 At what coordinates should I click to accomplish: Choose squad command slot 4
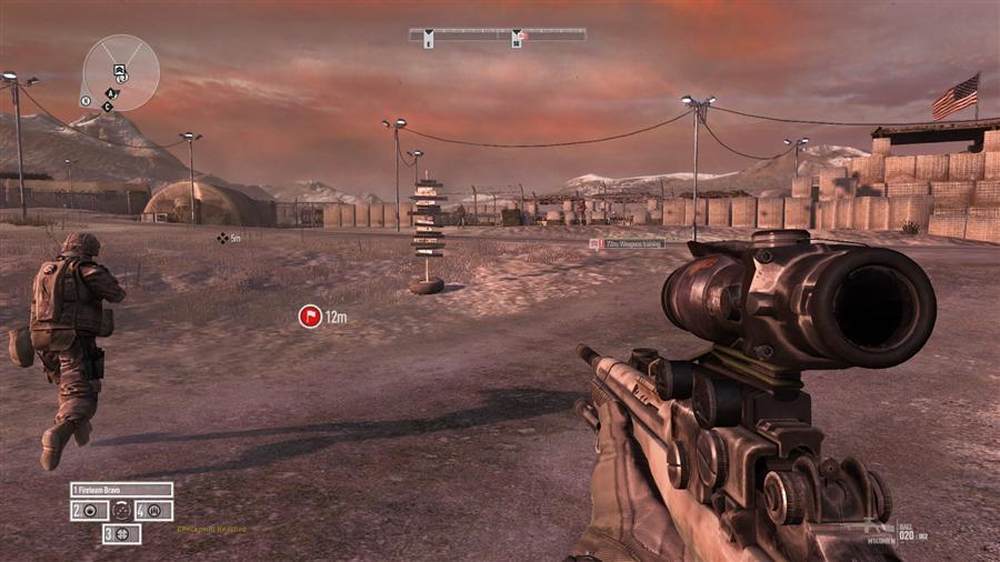coord(154,510)
